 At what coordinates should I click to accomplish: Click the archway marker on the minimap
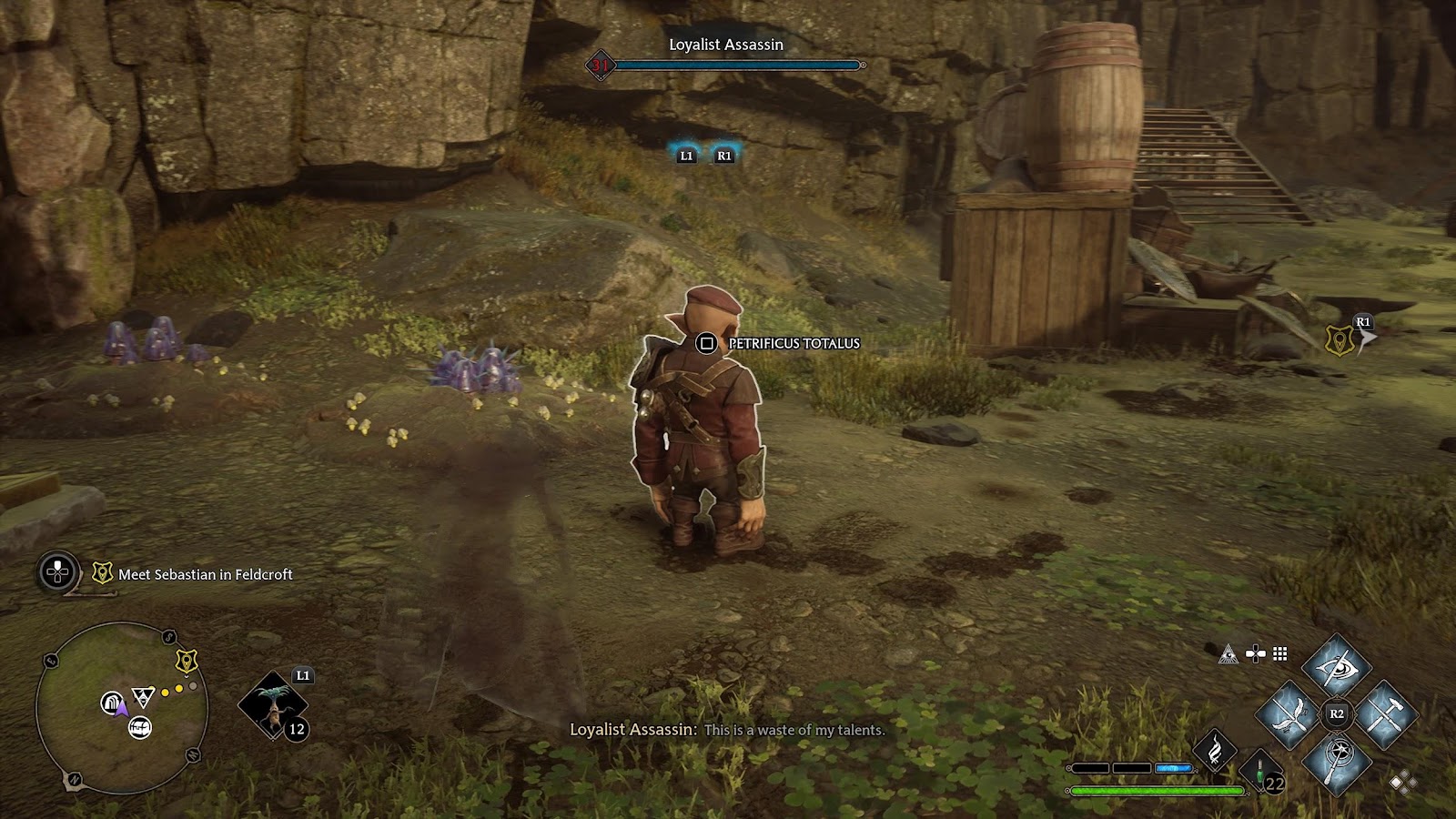click(112, 703)
